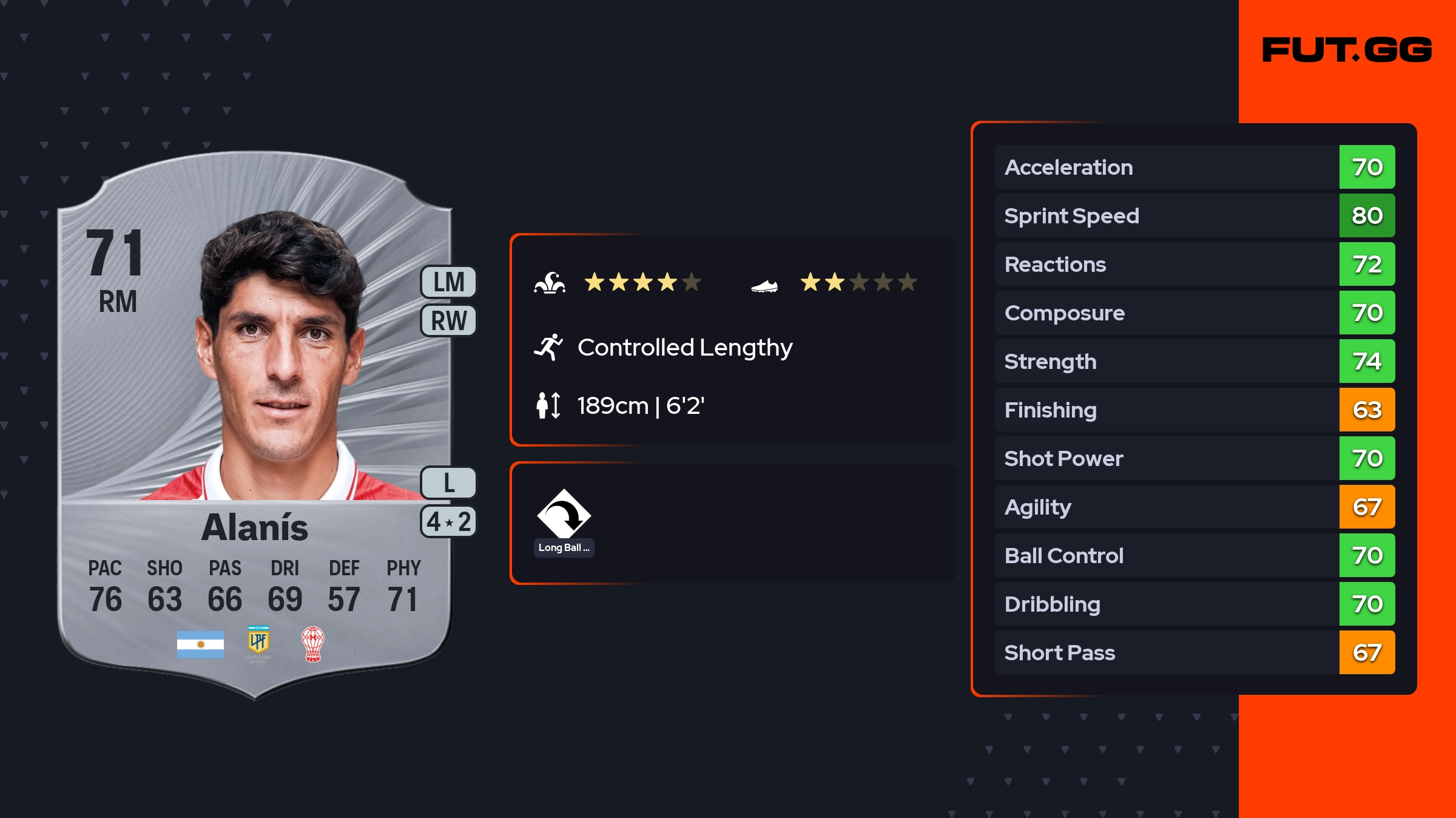Choose the Acceleration stat row
This screenshot has height=818, width=1456.
click(1195, 167)
